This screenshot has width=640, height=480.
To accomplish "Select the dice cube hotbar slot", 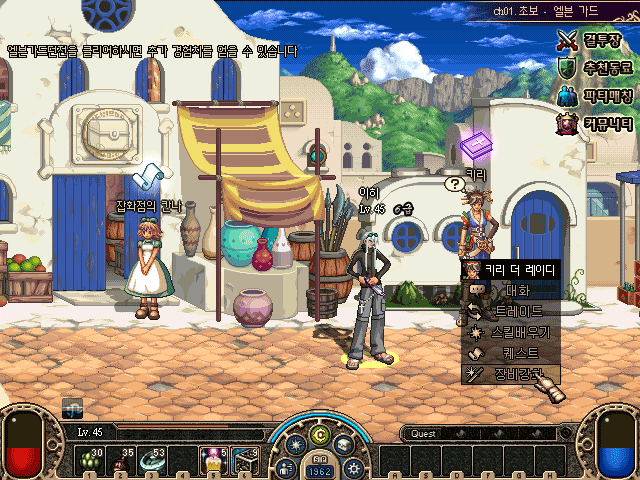I will (245, 461).
